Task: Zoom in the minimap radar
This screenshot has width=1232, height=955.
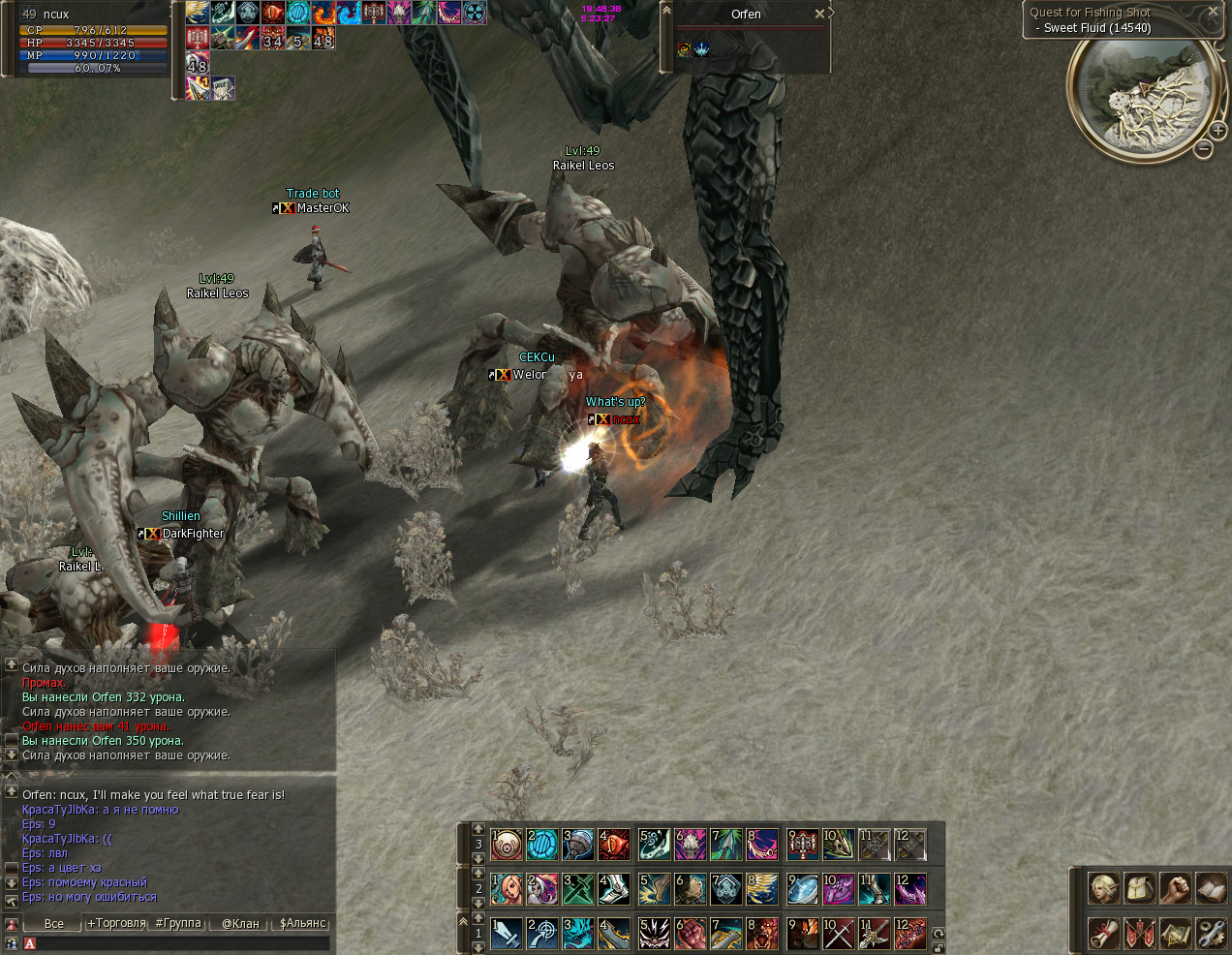Action: point(1217,130)
